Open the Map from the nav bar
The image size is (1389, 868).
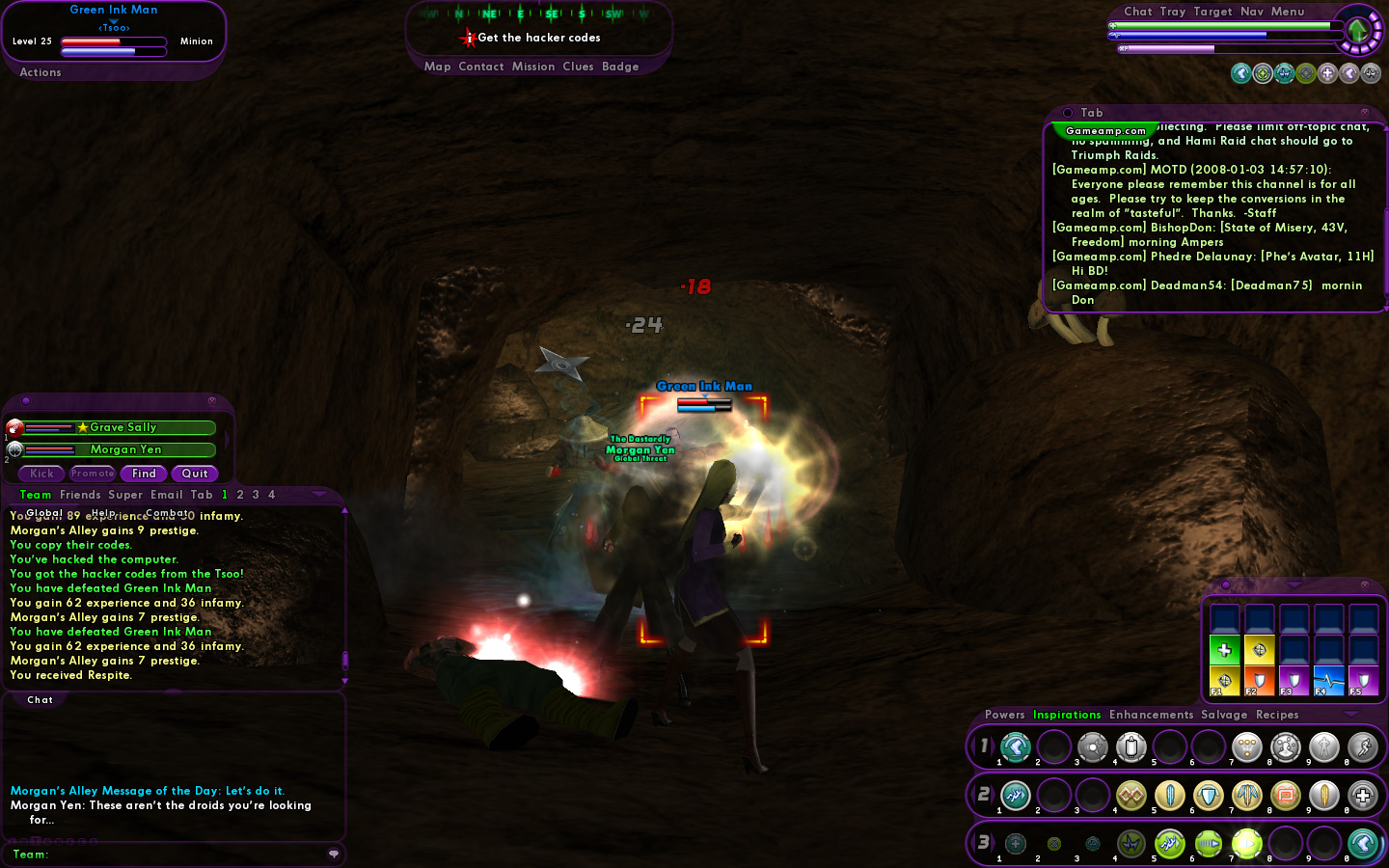click(x=437, y=67)
